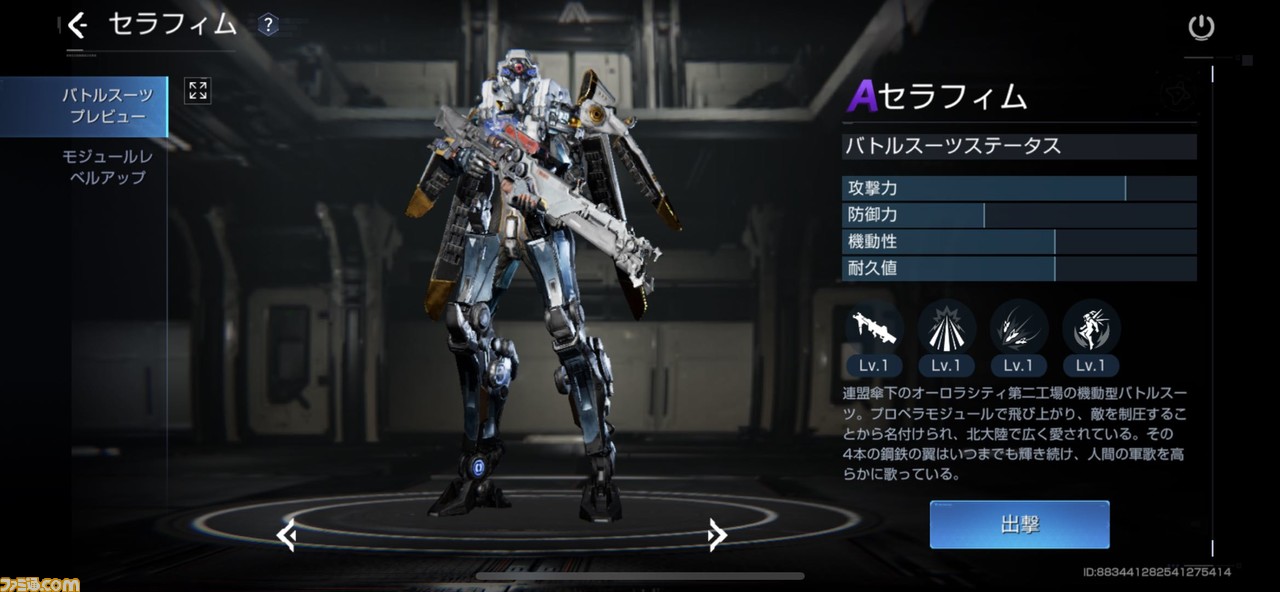
Task: Expand the battle suit preview to fullscreen
Action: click(x=198, y=92)
